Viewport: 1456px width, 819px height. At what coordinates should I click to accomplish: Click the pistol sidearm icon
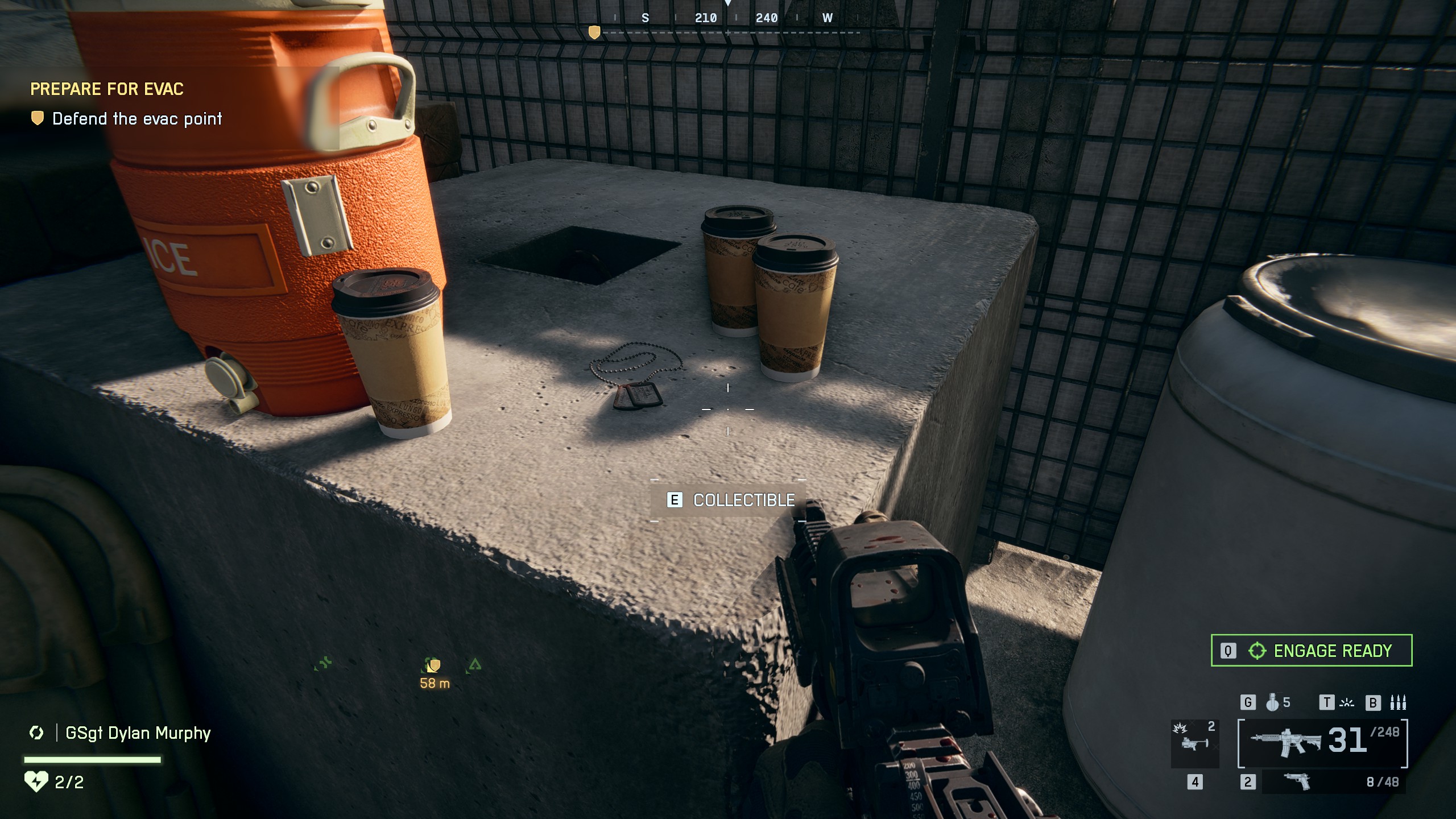click(x=1297, y=781)
